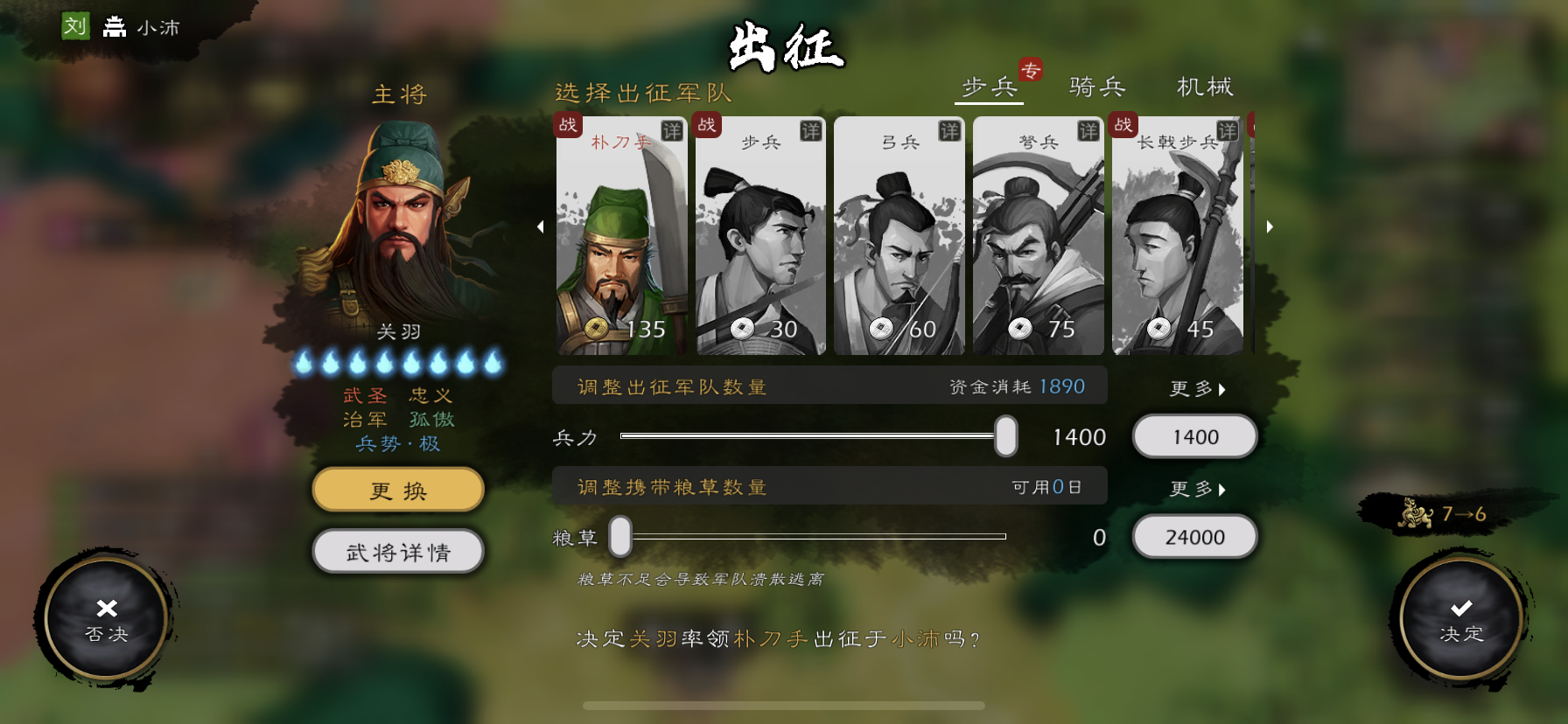Click the right arrow to reveal more troops

coord(1270,226)
